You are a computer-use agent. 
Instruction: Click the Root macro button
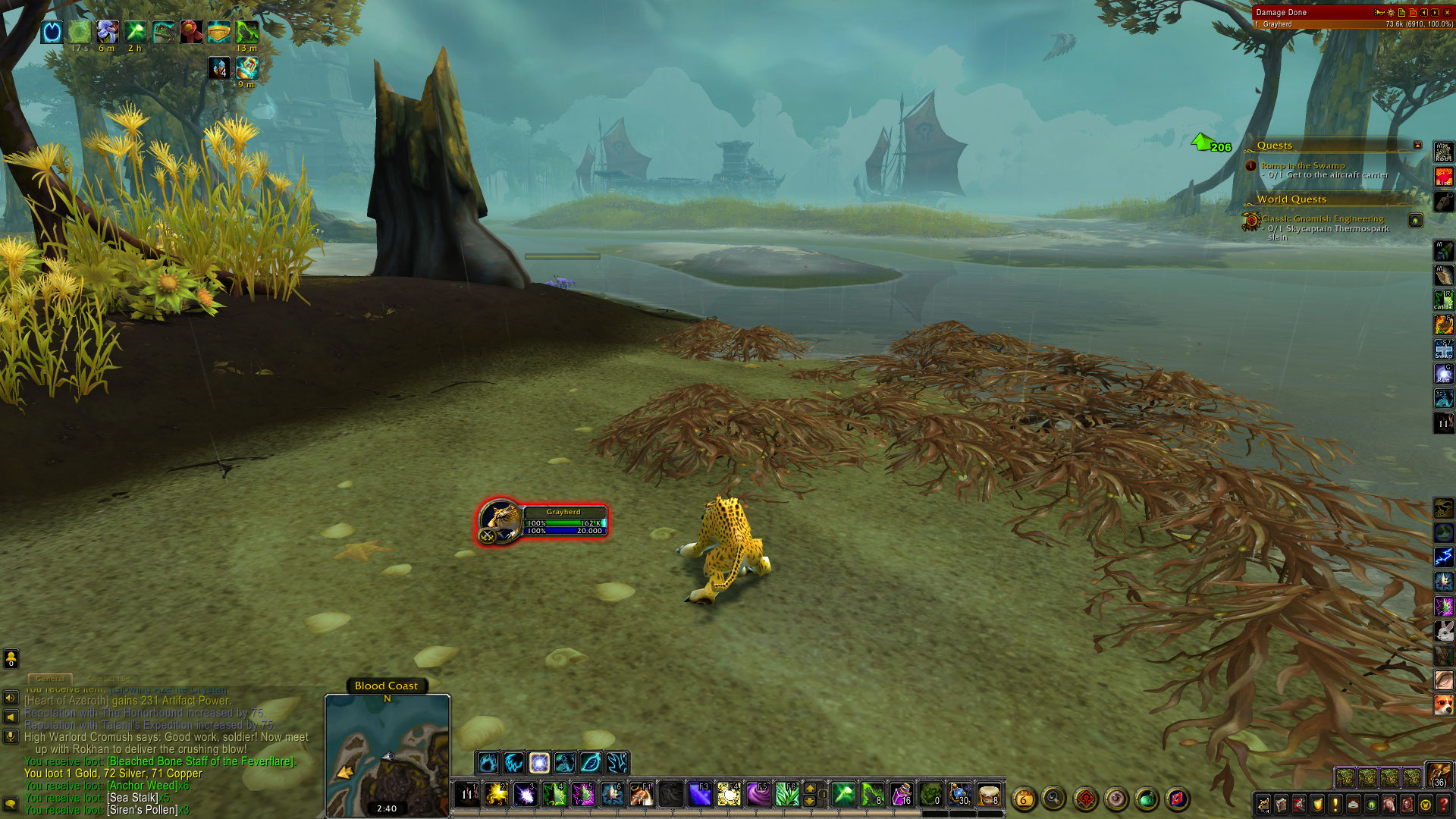[1443, 152]
